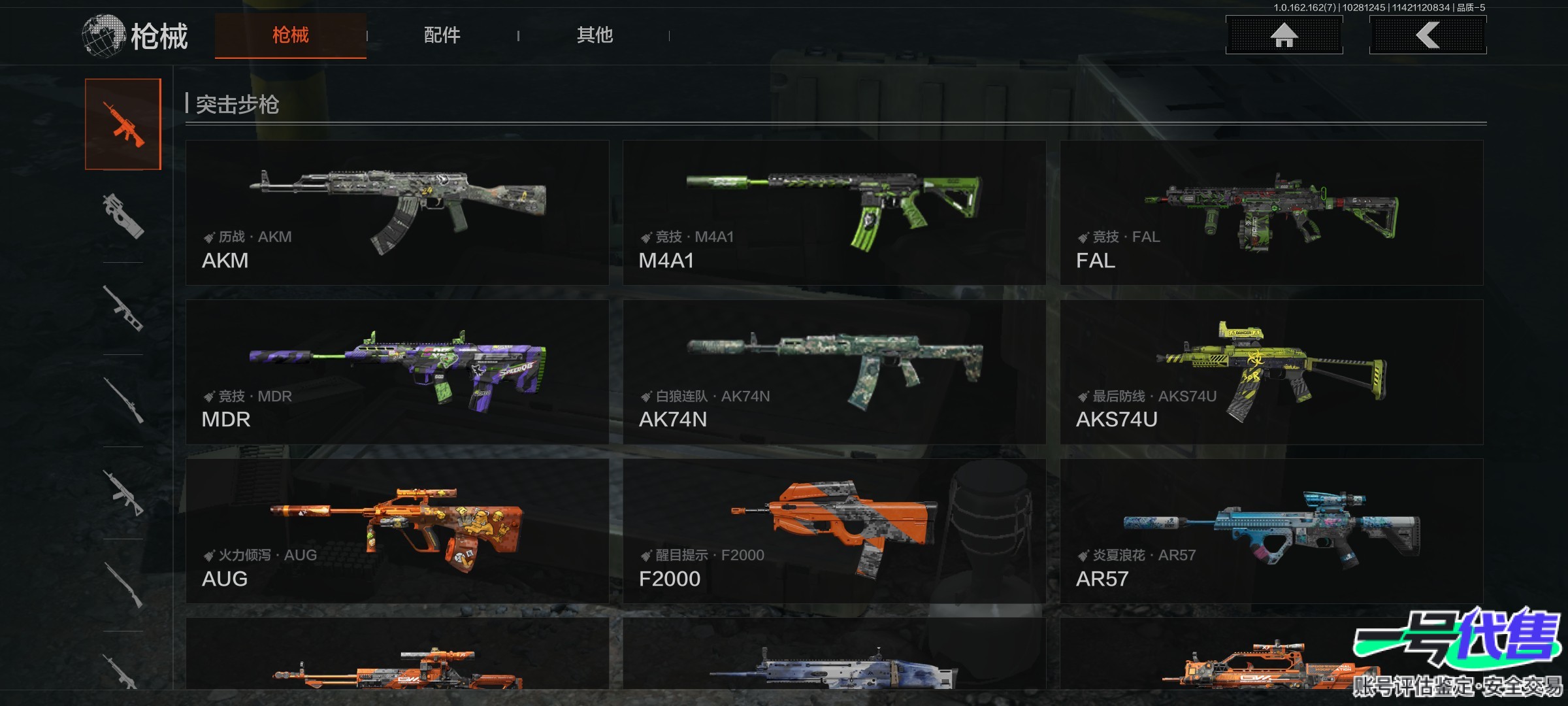Pick the camo AK74N card
This screenshot has width=1568, height=706.
834,372
